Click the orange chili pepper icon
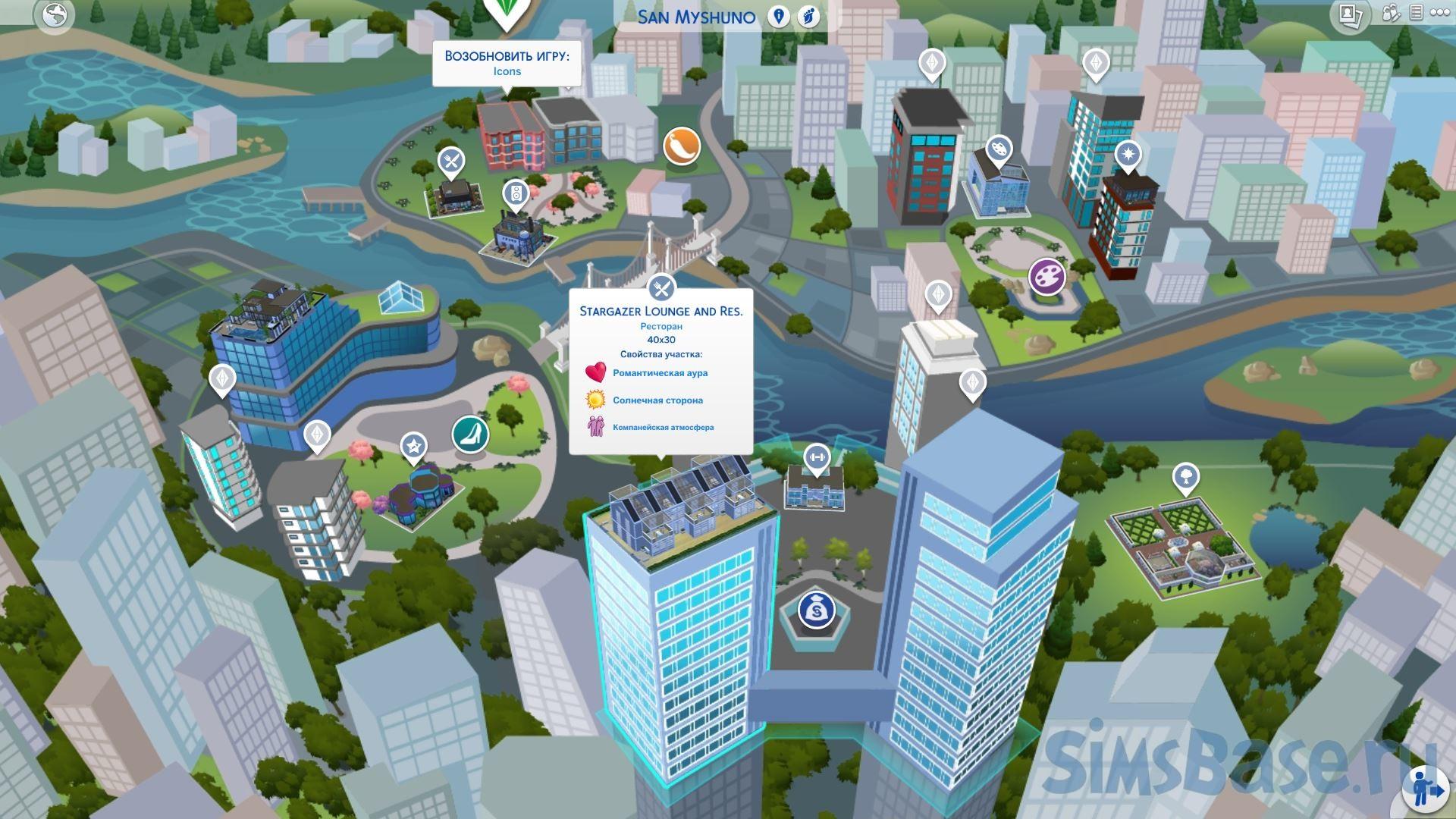The width and height of the screenshot is (1456, 819). (681, 146)
